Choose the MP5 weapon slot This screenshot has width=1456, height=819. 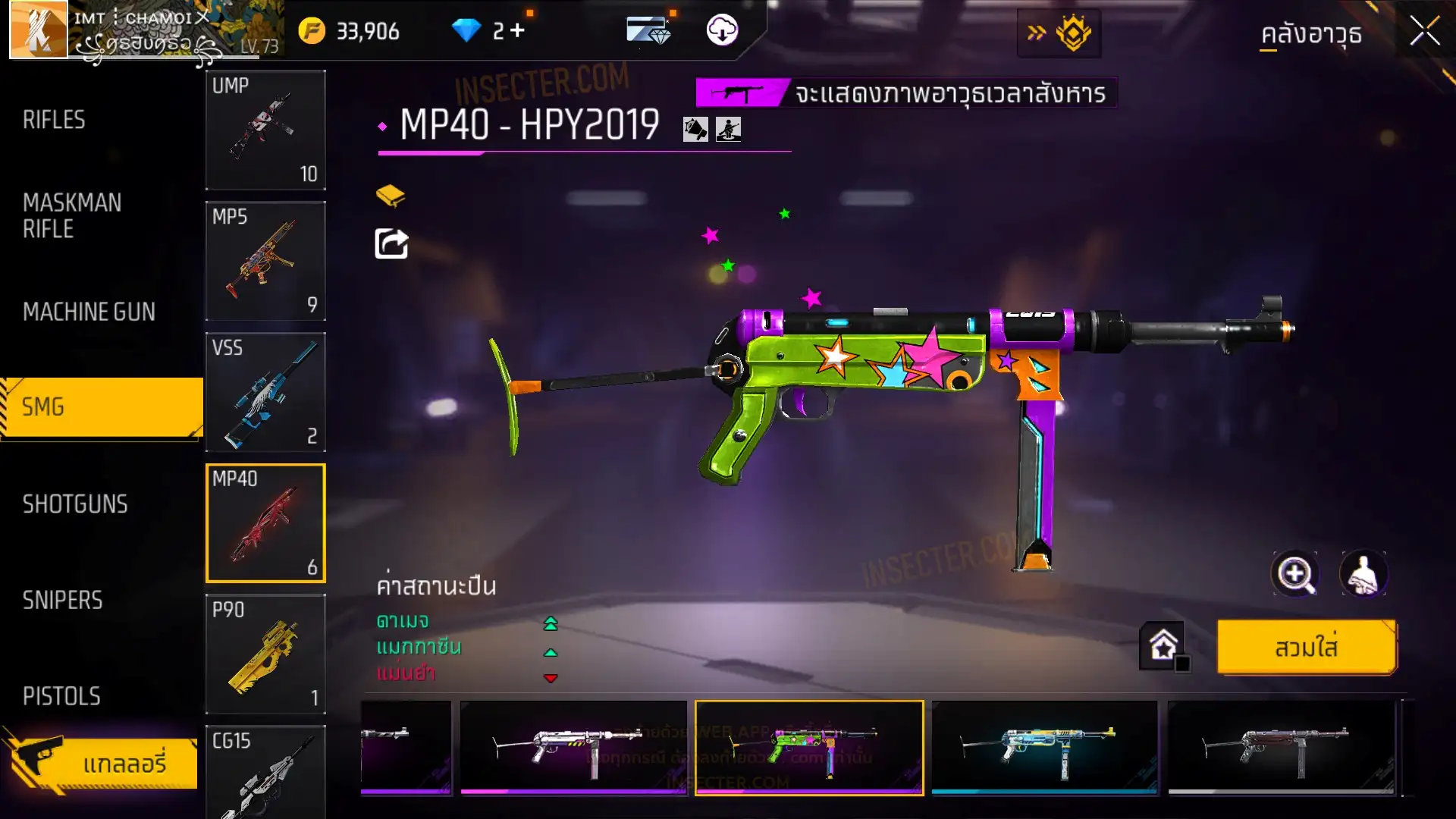(265, 261)
